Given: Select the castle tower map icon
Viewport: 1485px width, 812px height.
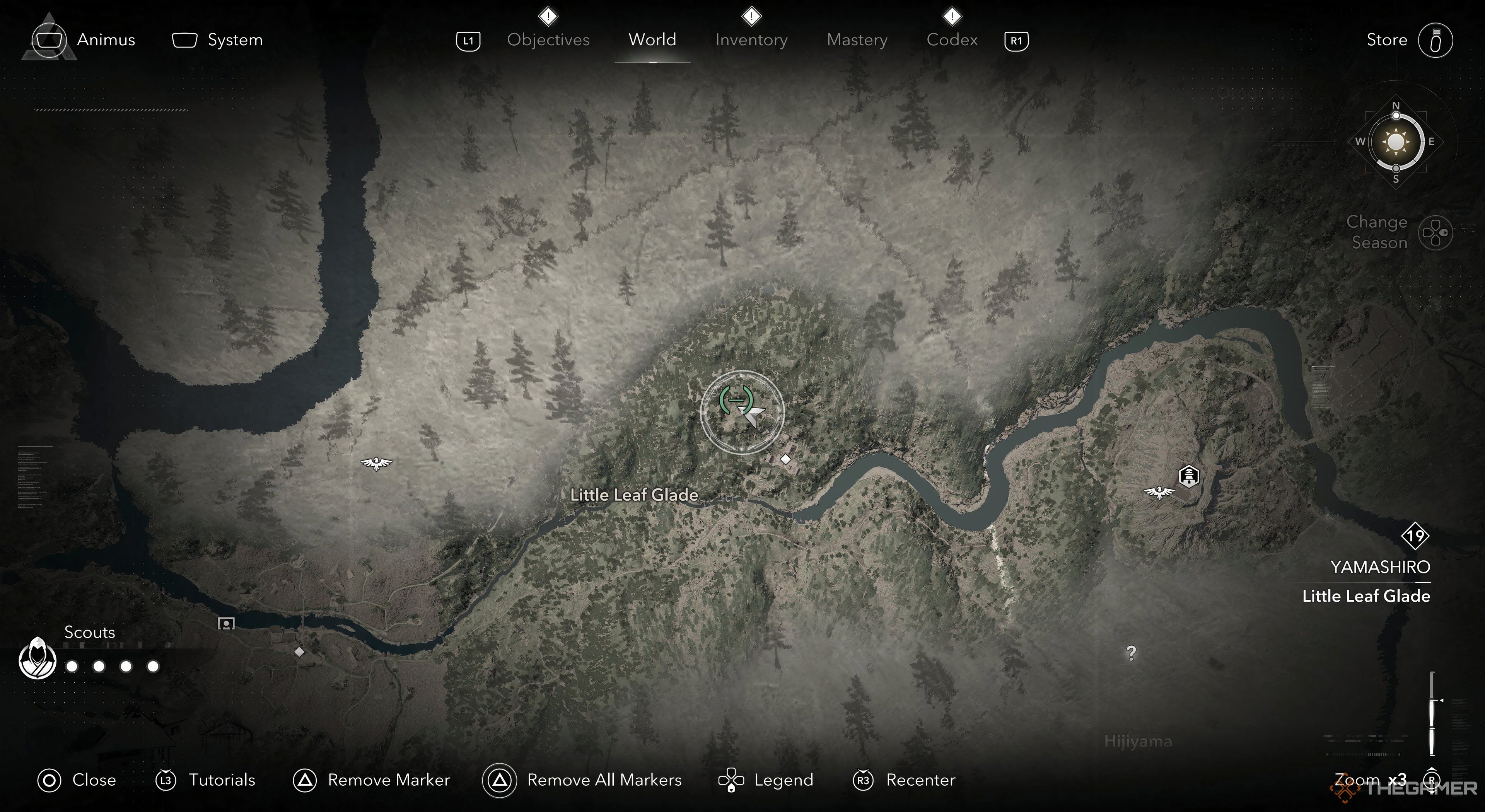Looking at the screenshot, I should 1189,477.
